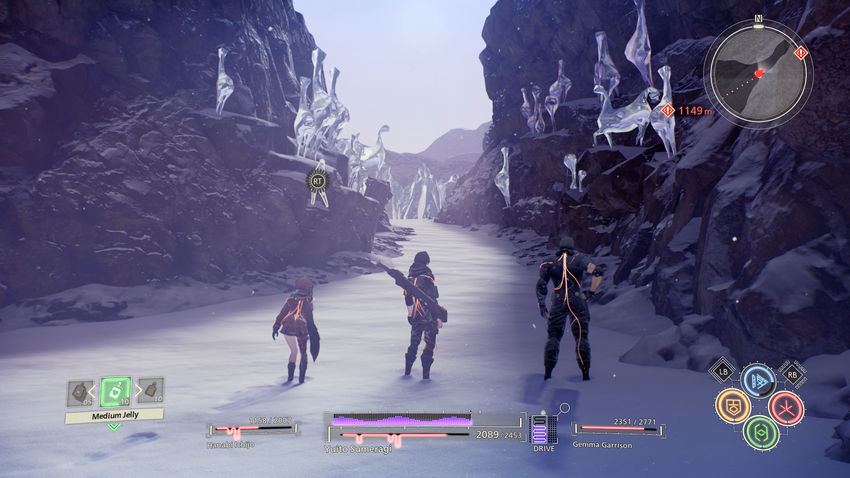Activate the red three-pronged SAS ability
850x478 pixels.
[x=786, y=407]
